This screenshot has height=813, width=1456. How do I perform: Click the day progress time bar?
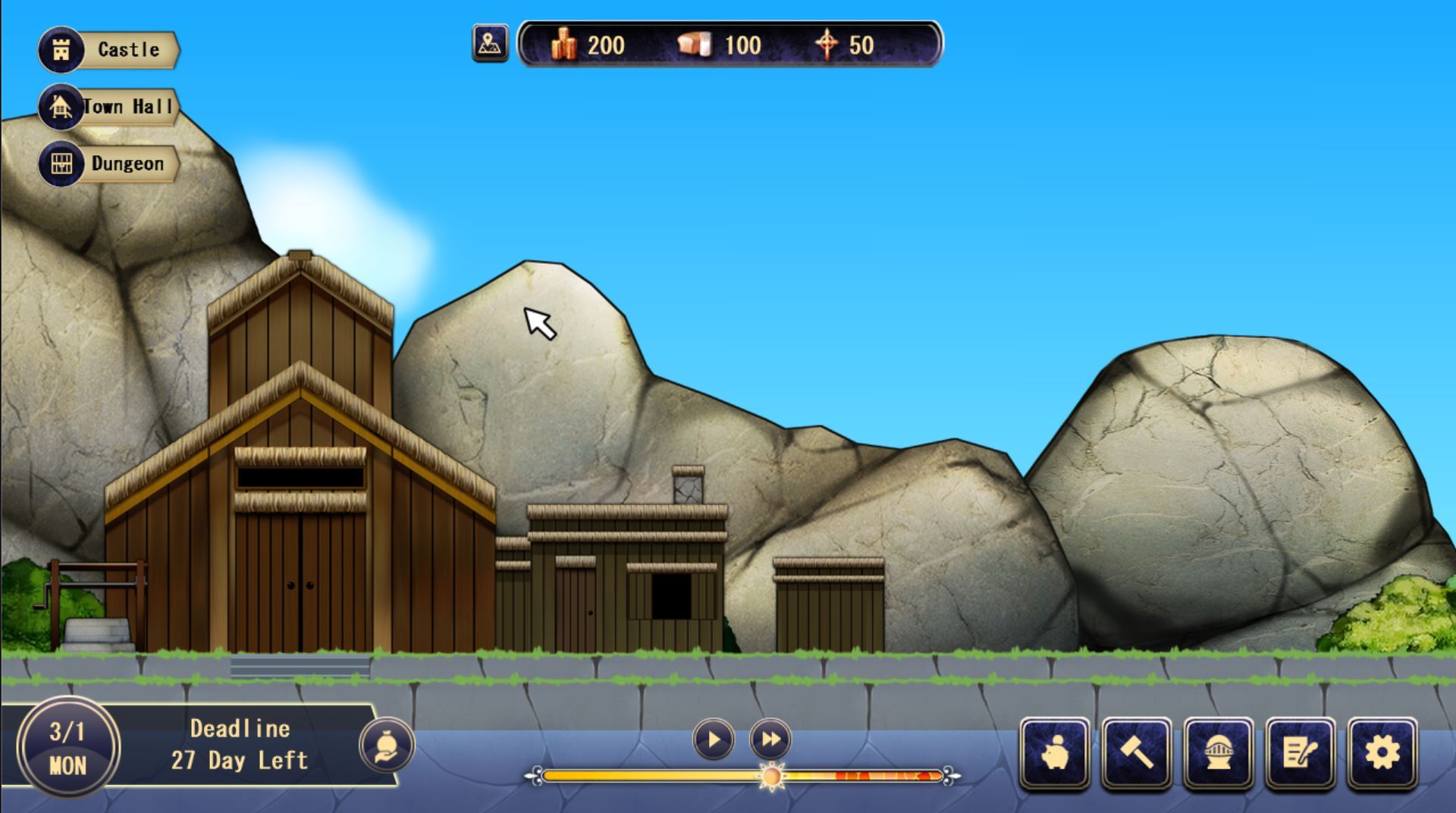(x=742, y=776)
